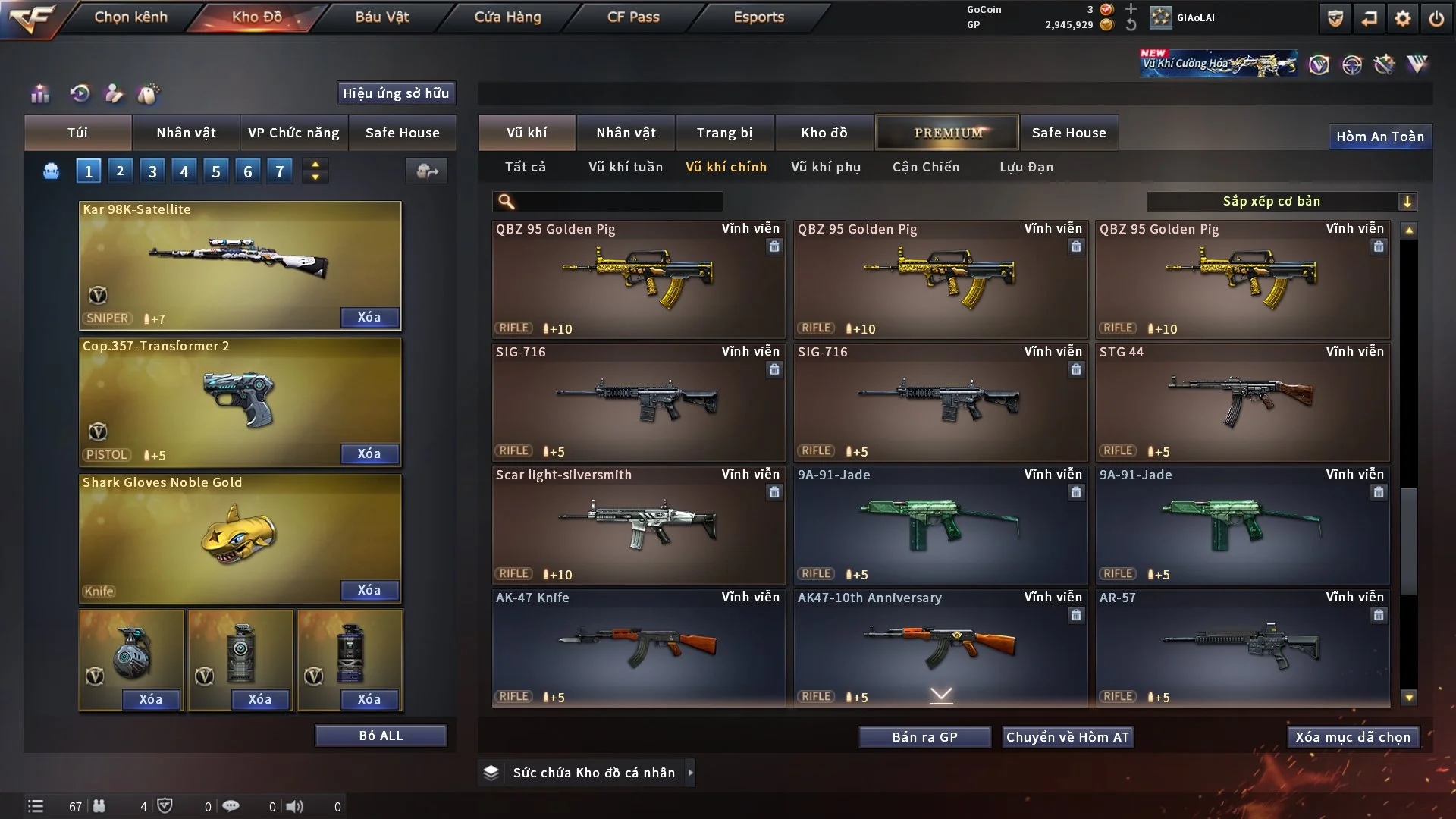This screenshot has width=1456, height=819.
Task: Select the STG 44 rifle
Action: tap(1242, 403)
